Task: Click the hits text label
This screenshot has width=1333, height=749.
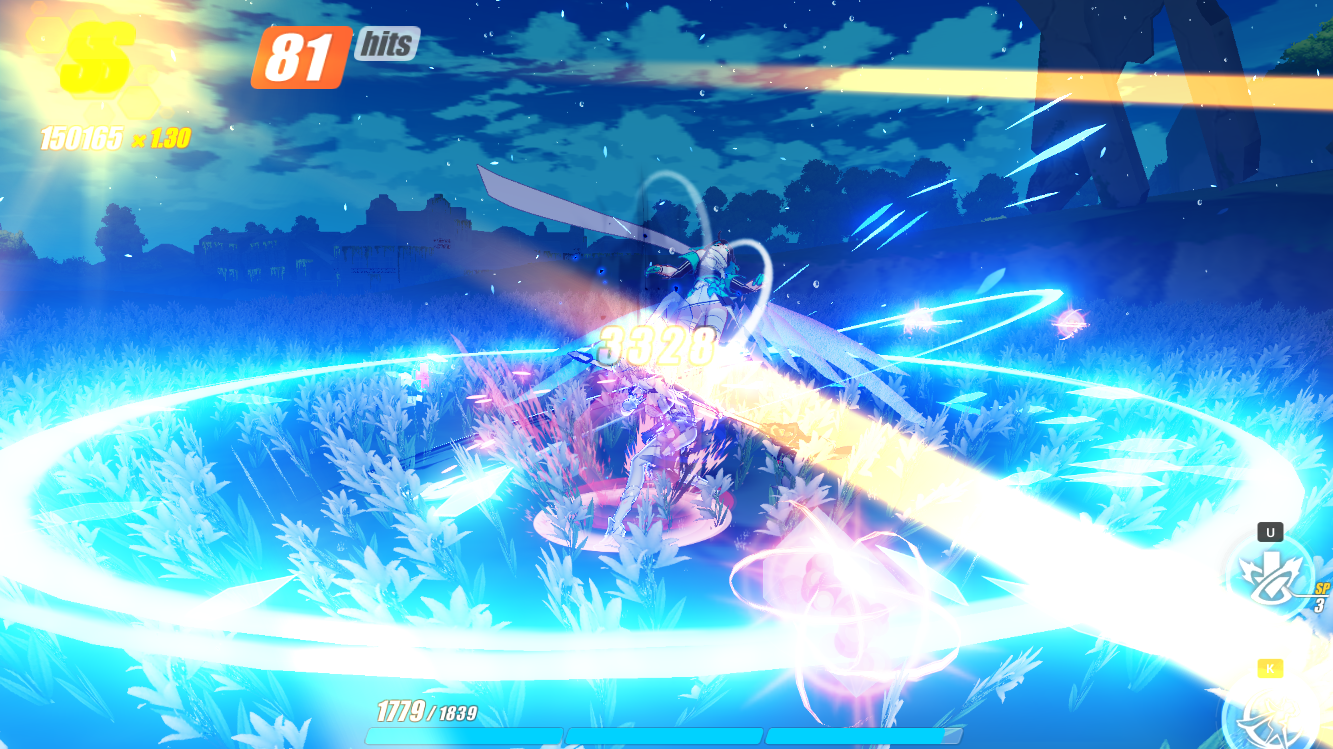Action: point(384,44)
